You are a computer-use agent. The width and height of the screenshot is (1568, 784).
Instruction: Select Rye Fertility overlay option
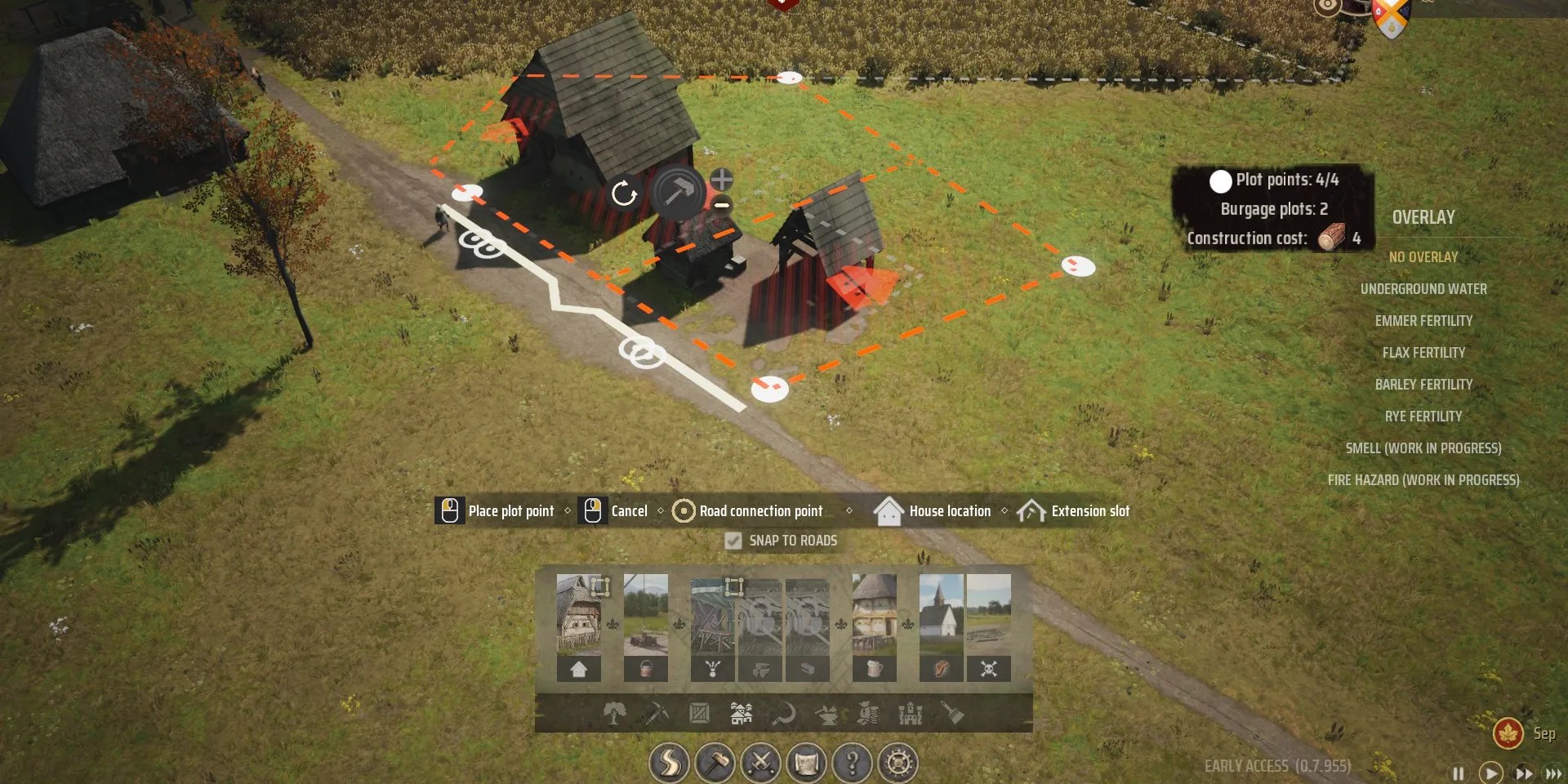1424,416
